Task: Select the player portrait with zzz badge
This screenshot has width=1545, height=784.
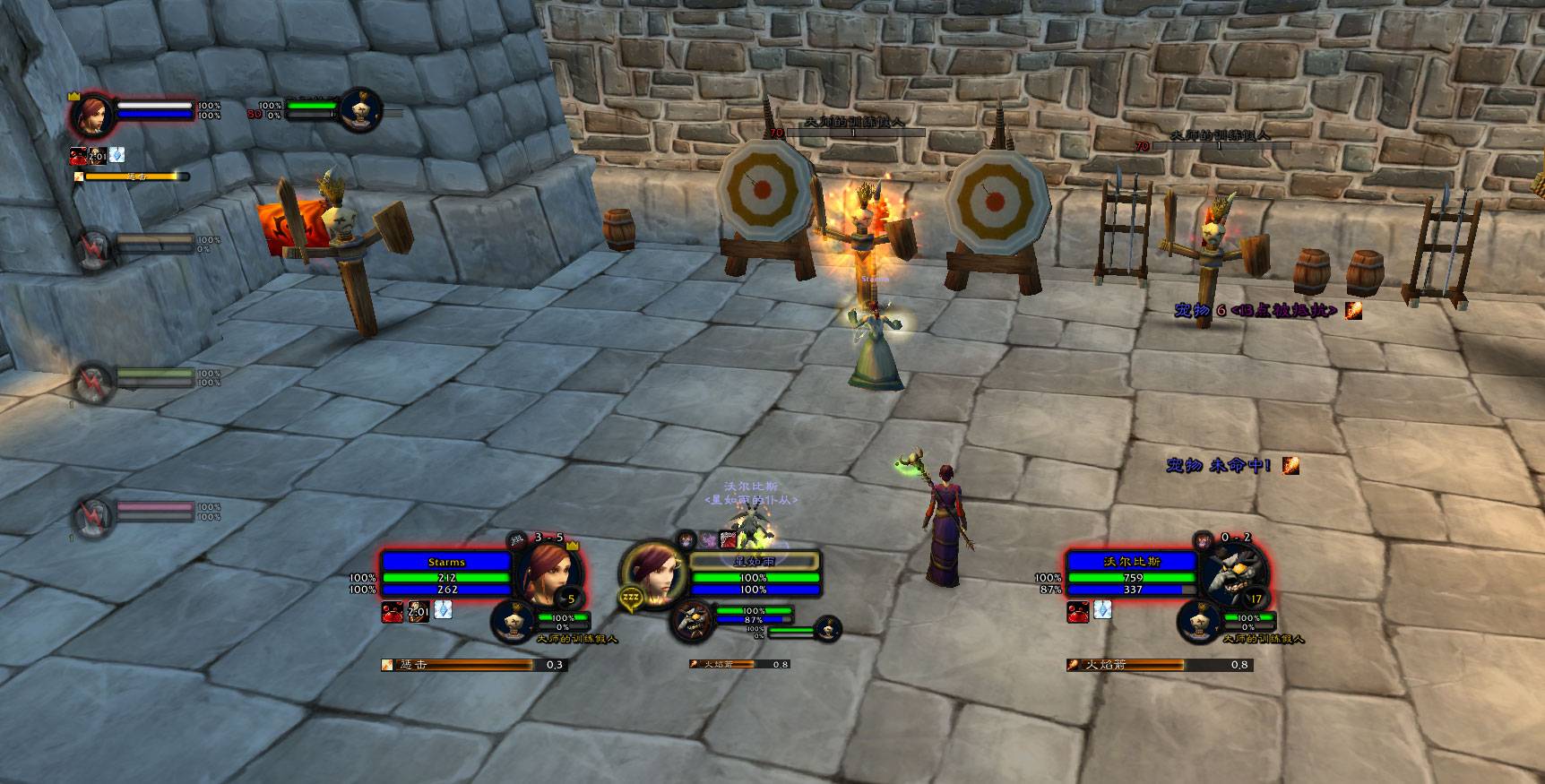Action: pyautogui.click(x=652, y=573)
